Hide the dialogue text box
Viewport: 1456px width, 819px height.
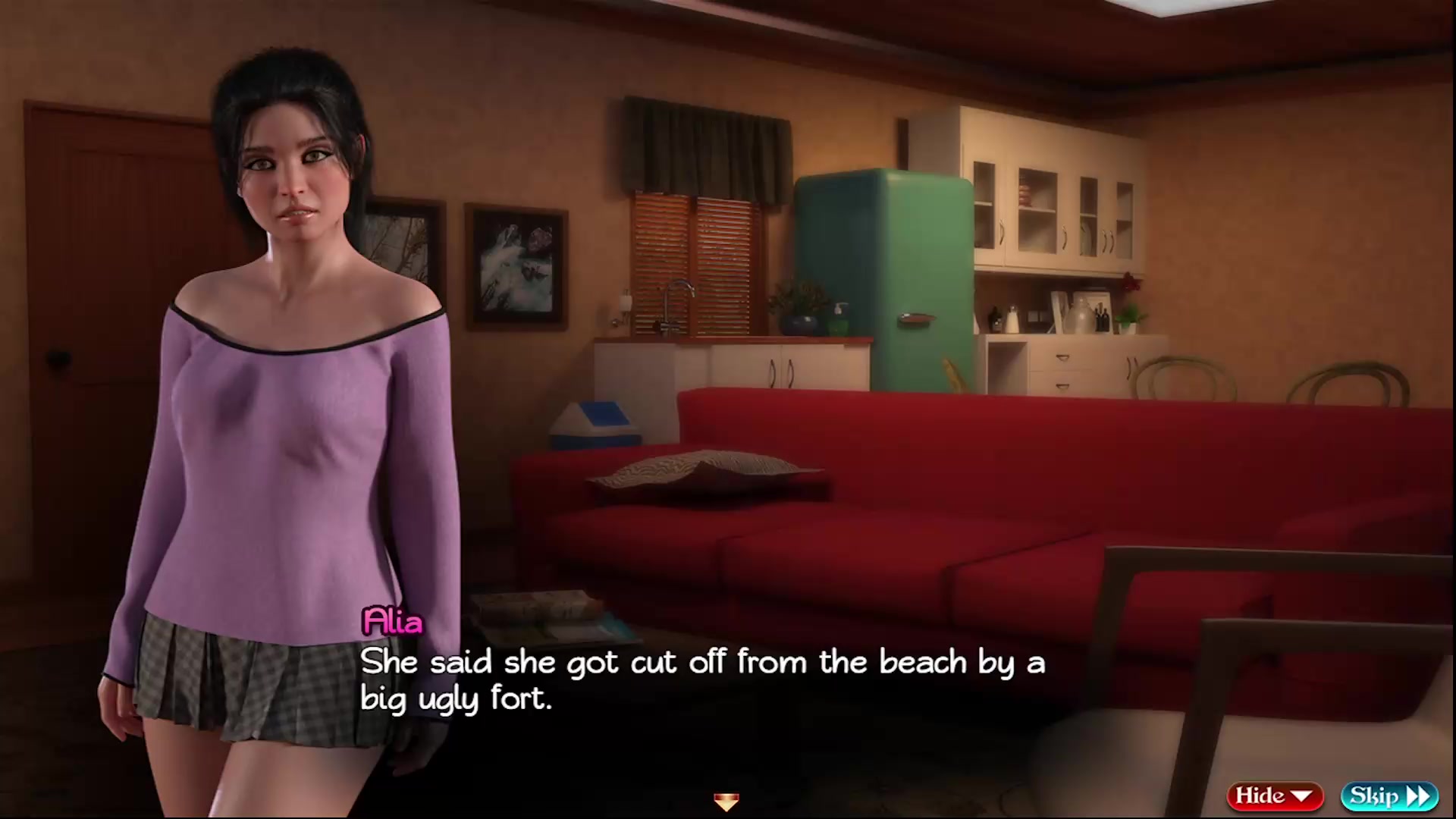1274,795
